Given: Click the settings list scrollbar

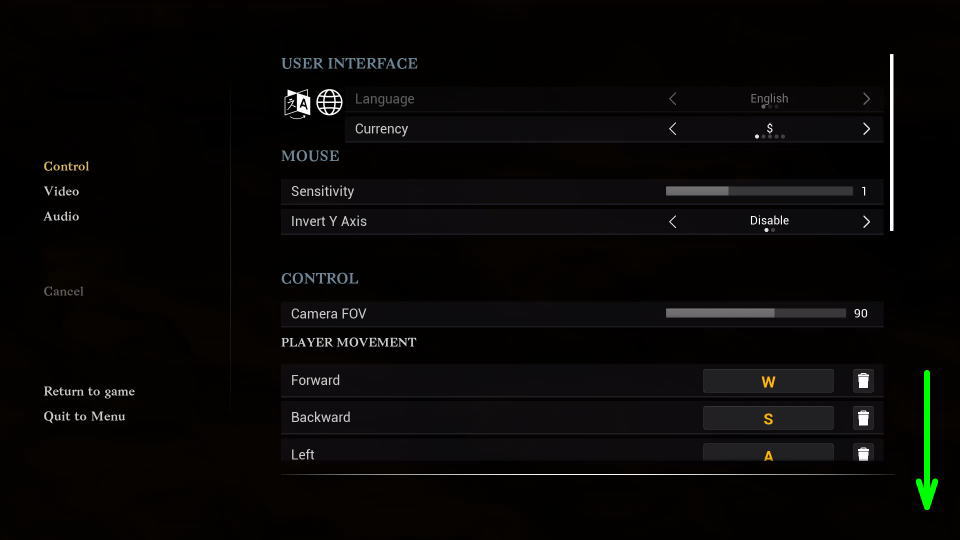Looking at the screenshot, I should [891, 142].
